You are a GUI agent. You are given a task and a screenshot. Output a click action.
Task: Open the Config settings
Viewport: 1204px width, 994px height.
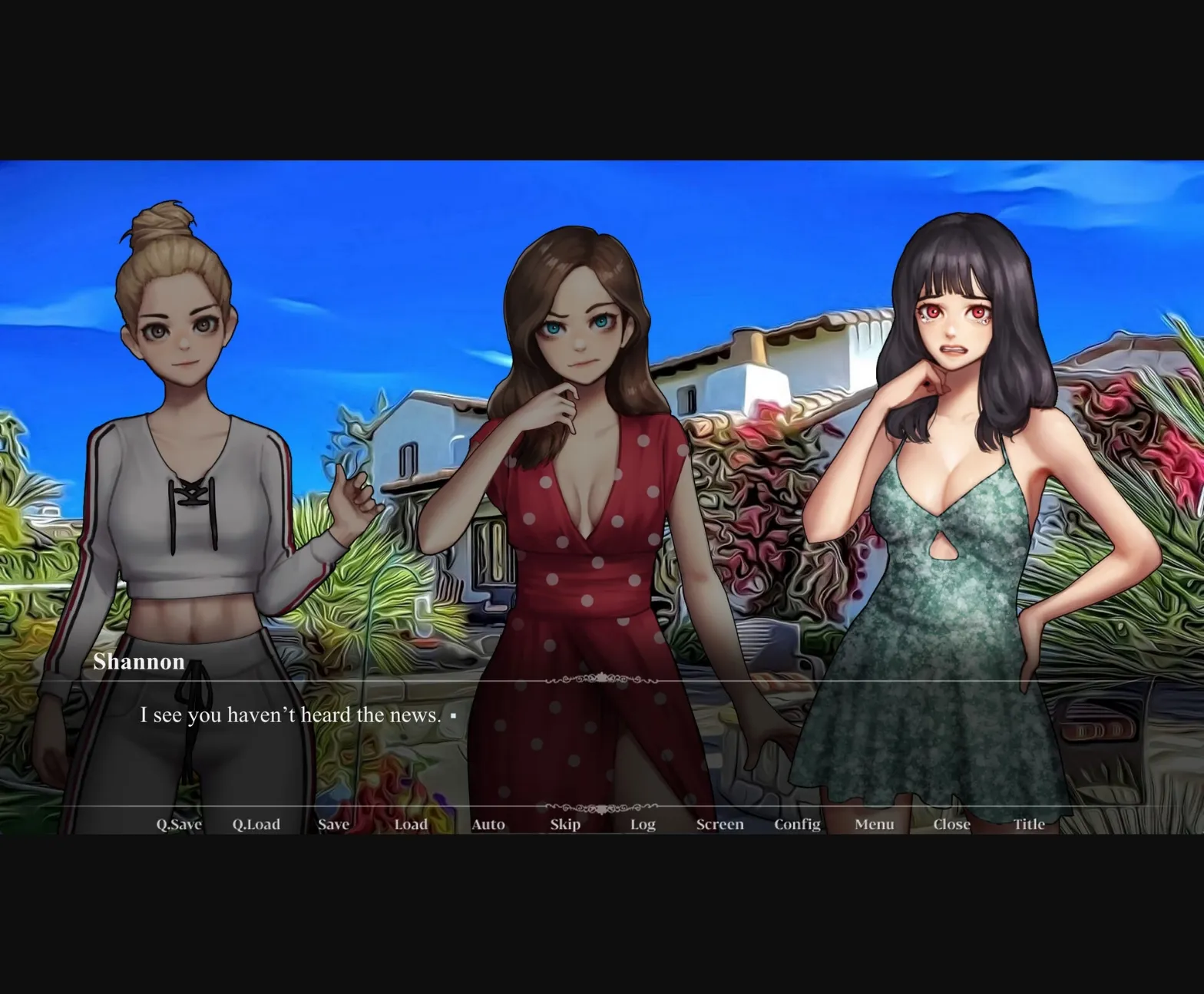click(797, 824)
